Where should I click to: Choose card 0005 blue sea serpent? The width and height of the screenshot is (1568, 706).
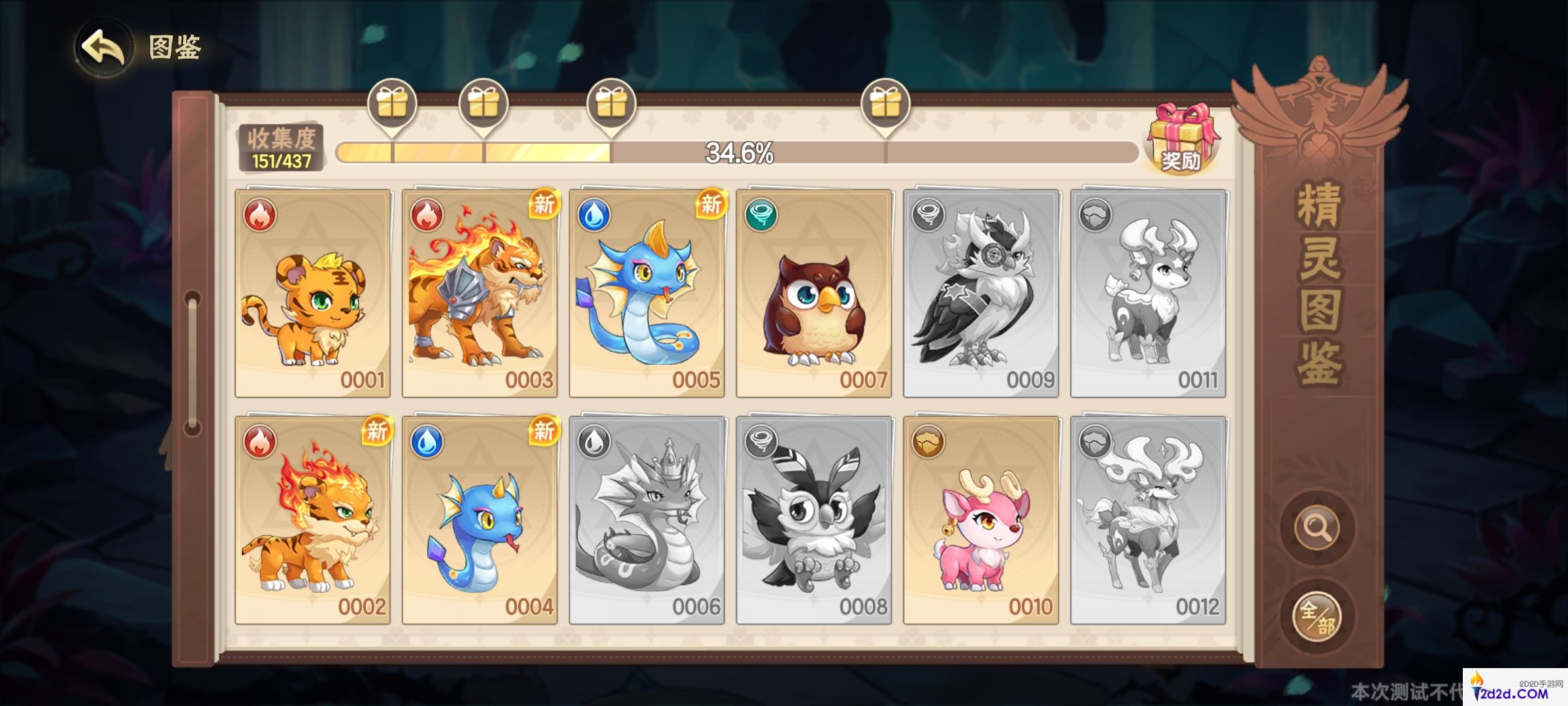coord(647,294)
